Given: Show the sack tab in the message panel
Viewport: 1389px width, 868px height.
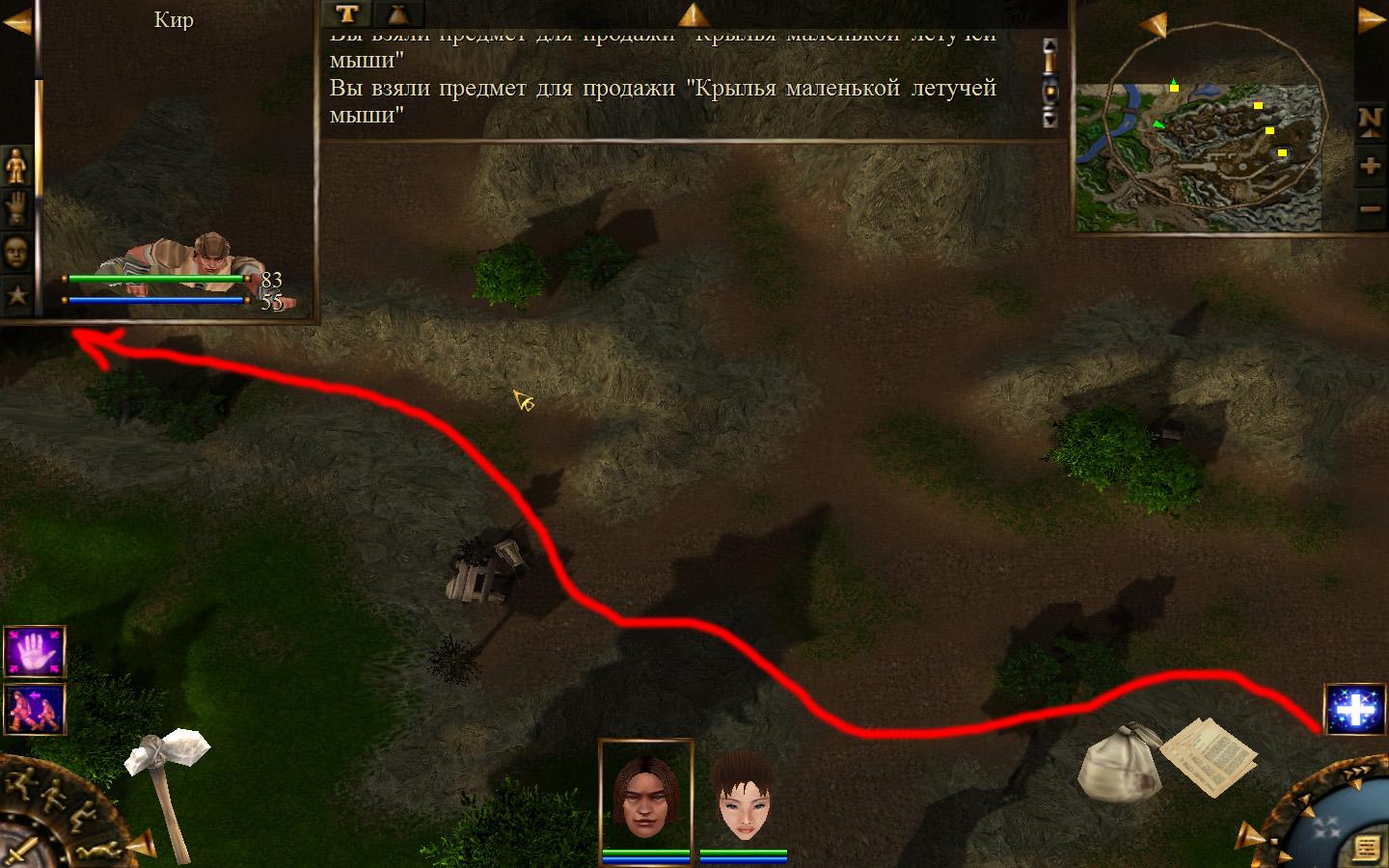Looking at the screenshot, I should point(397,14).
